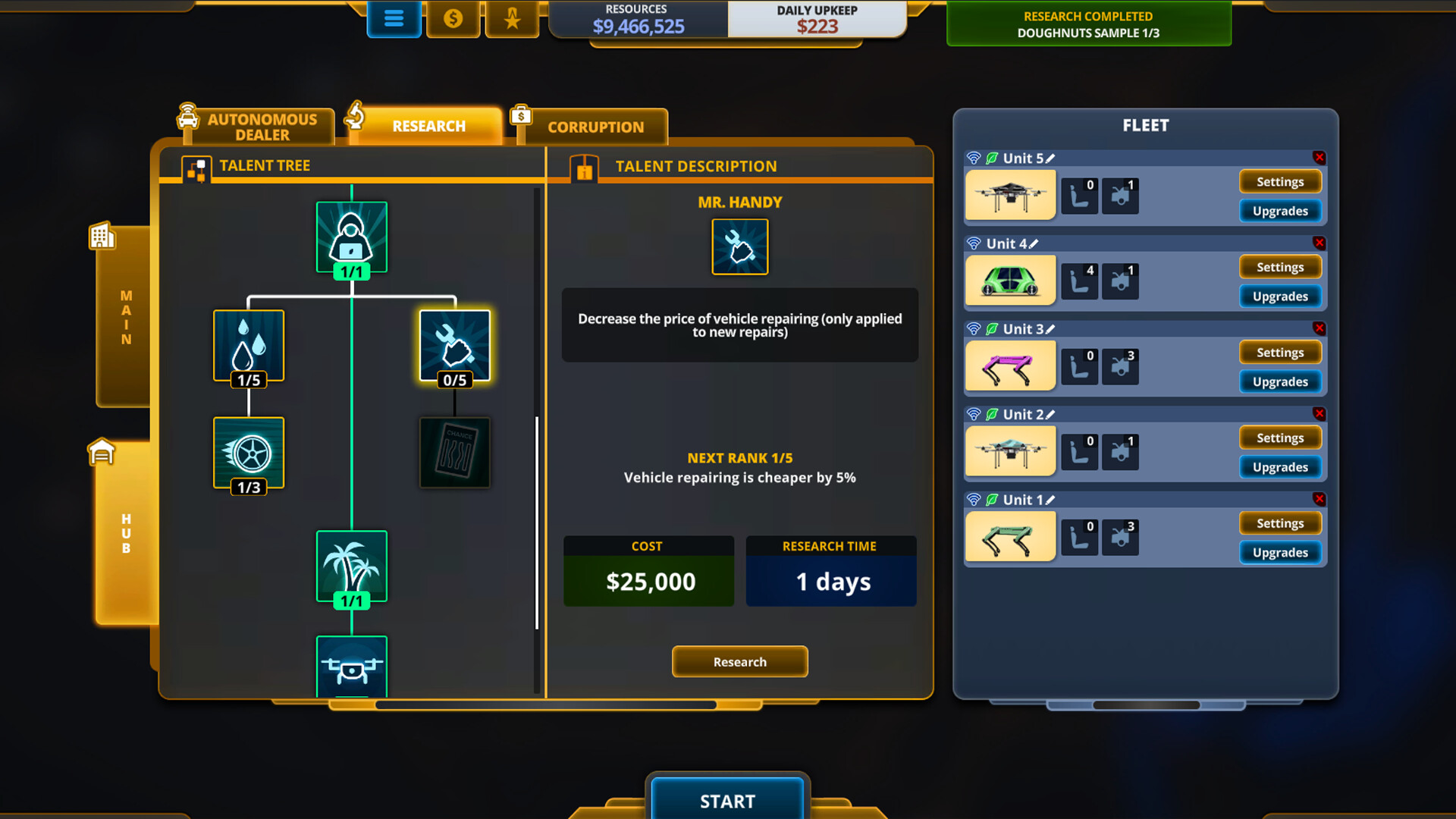Click Unit 3's cargo trunk icon
This screenshot has width=1456, height=819.
click(1120, 366)
